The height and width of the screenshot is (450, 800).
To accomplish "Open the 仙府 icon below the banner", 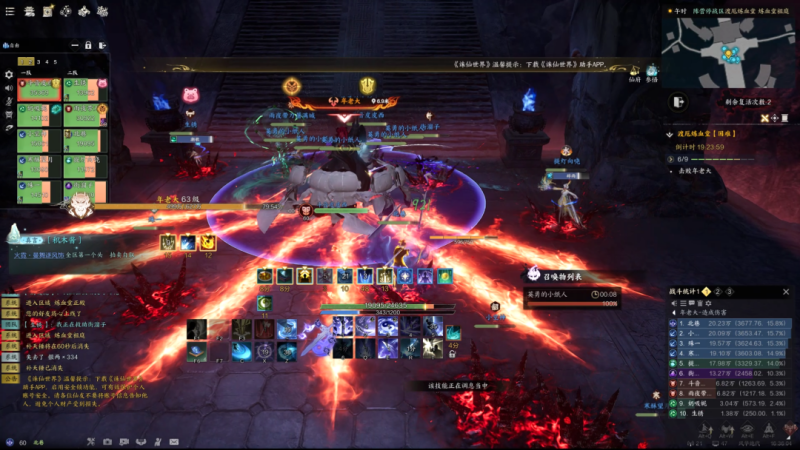I will pyautogui.click(x=633, y=72).
